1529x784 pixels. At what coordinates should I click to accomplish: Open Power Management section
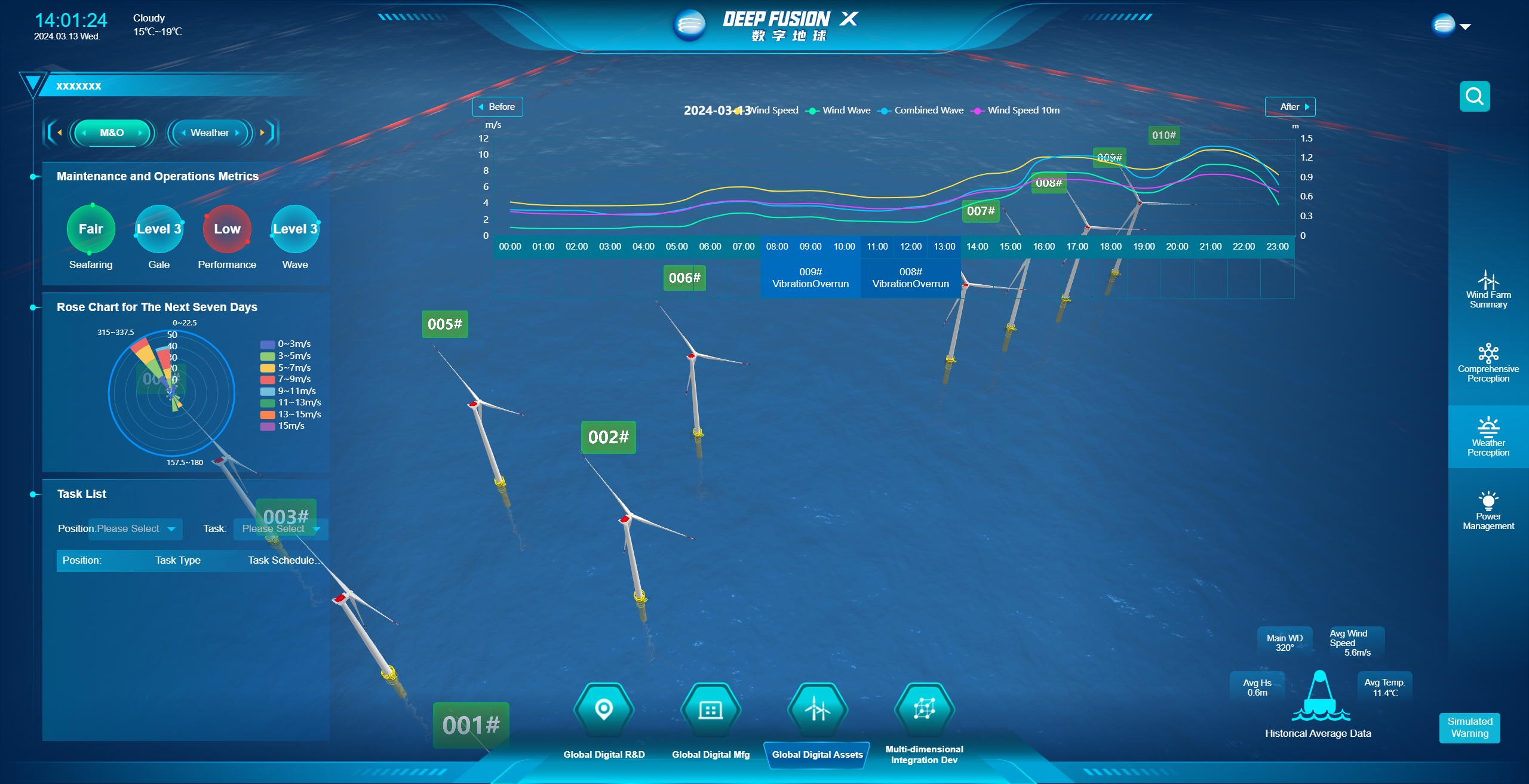coord(1488,511)
